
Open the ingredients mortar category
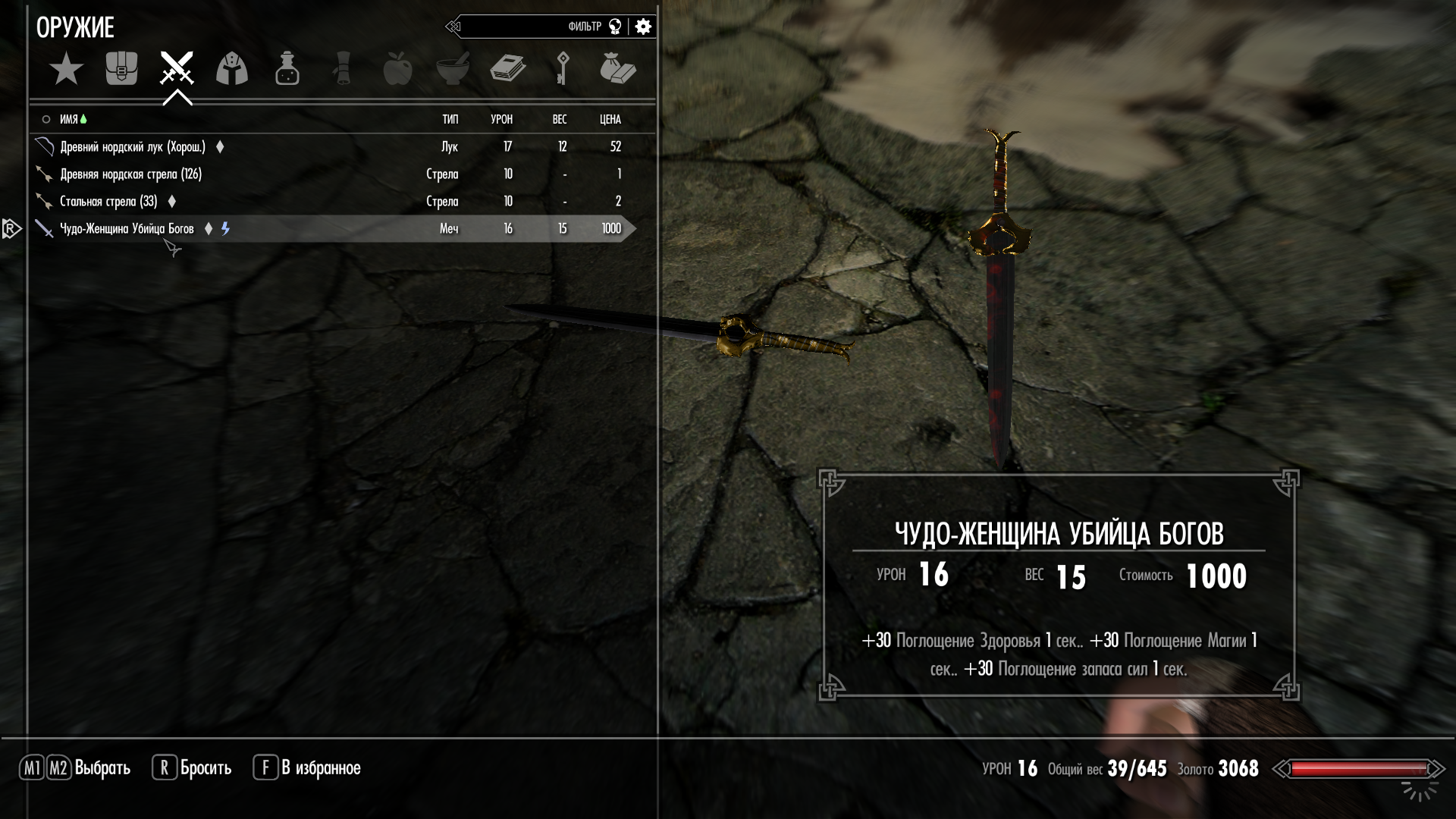453,69
